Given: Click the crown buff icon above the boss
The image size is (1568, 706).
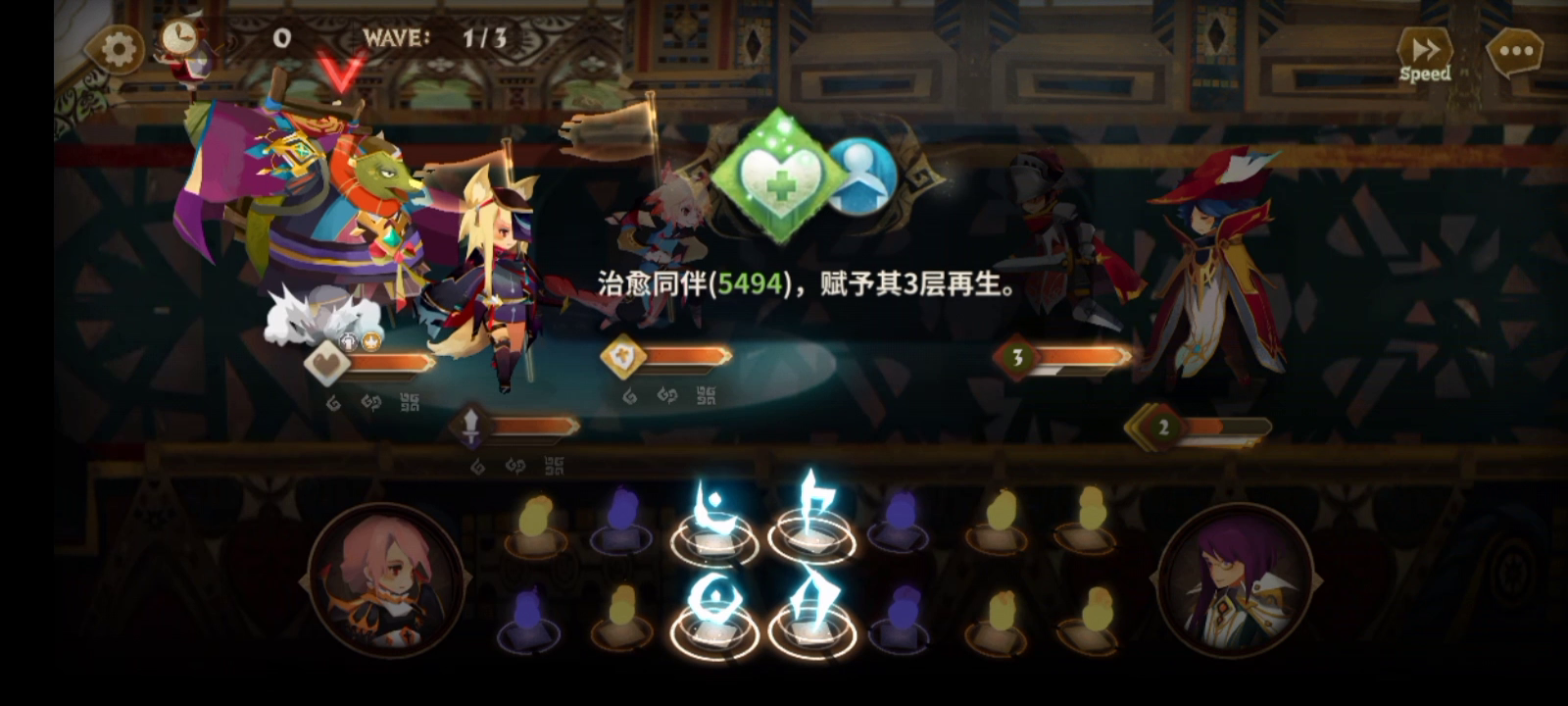Looking at the screenshot, I should coord(371,340).
